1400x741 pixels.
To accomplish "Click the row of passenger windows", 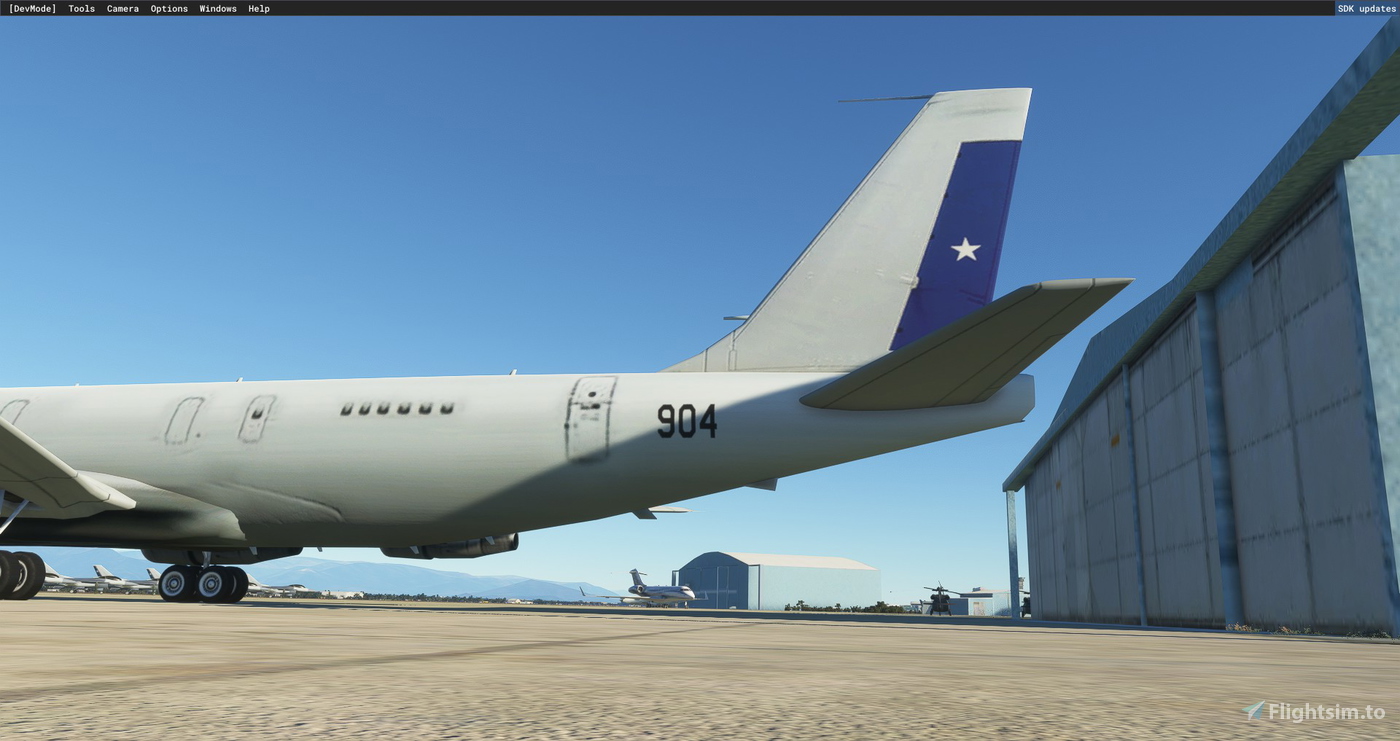I will click(395, 409).
